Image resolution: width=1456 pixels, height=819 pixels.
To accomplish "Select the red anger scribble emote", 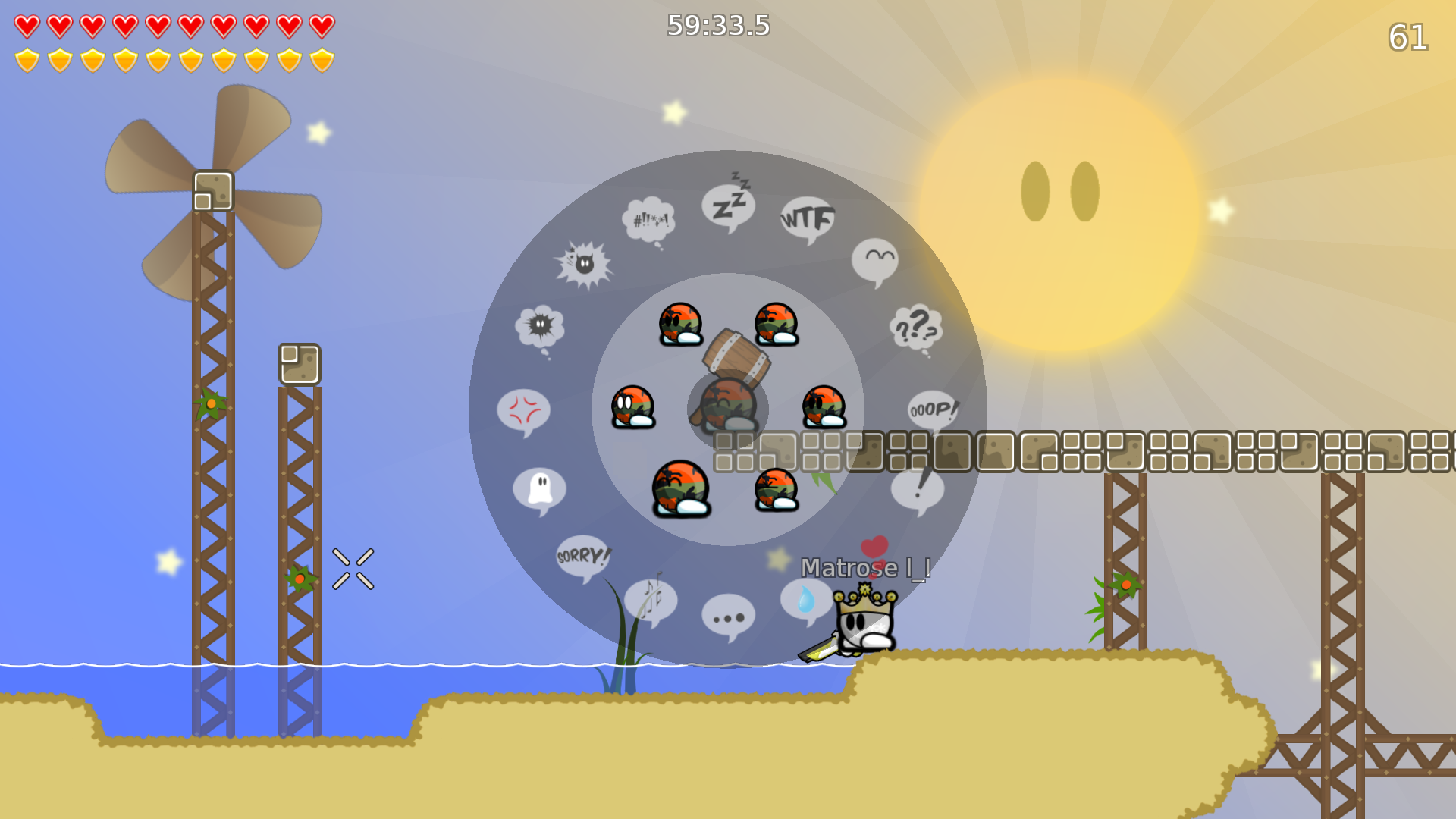I will [x=523, y=409].
